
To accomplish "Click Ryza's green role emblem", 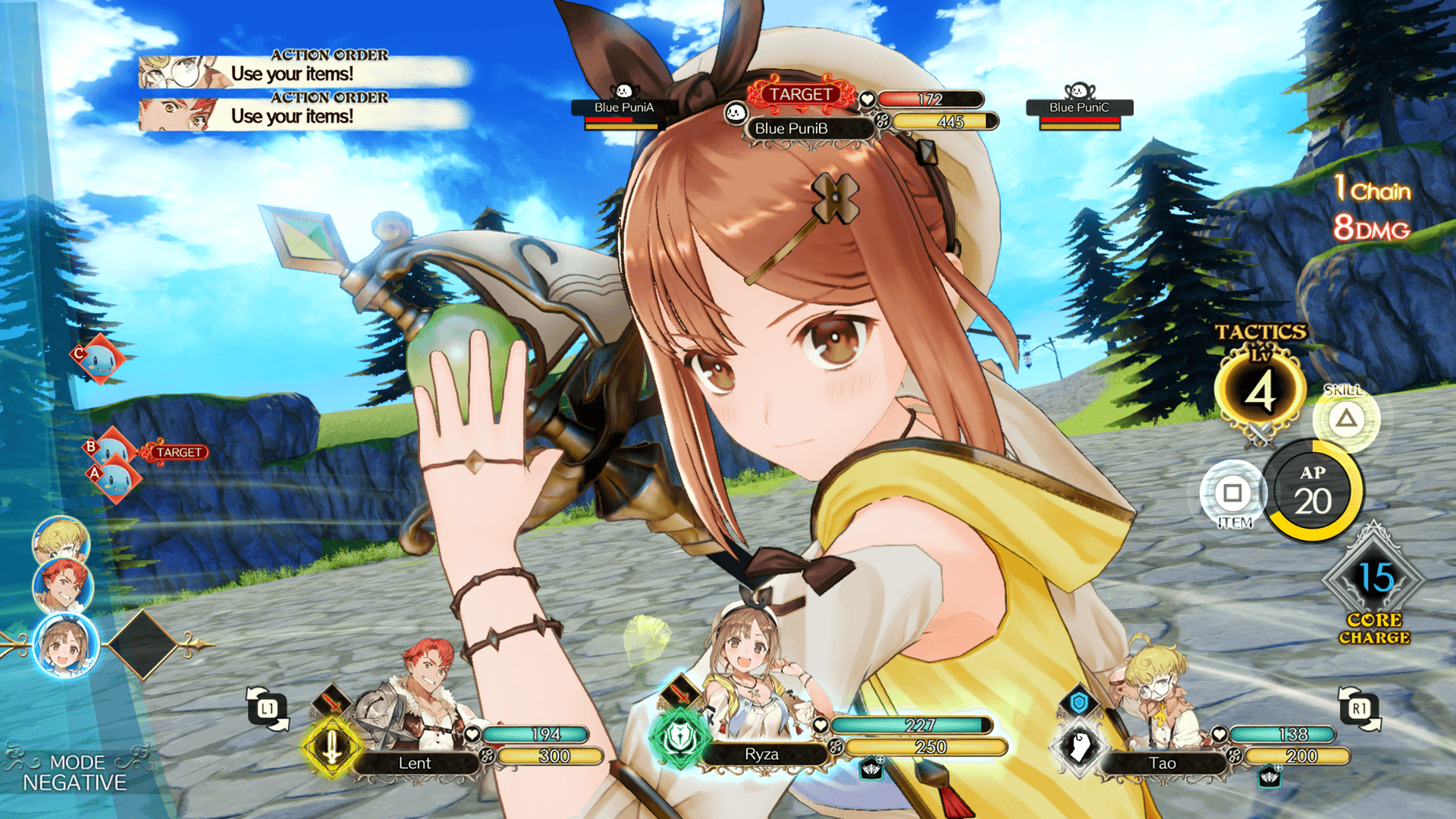I will click(x=679, y=737).
